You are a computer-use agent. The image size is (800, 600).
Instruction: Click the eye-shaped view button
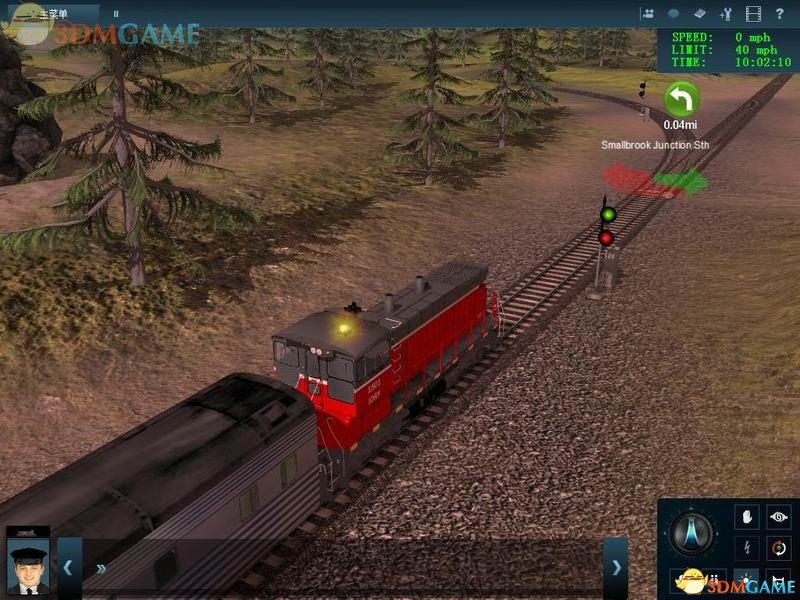coord(779,517)
